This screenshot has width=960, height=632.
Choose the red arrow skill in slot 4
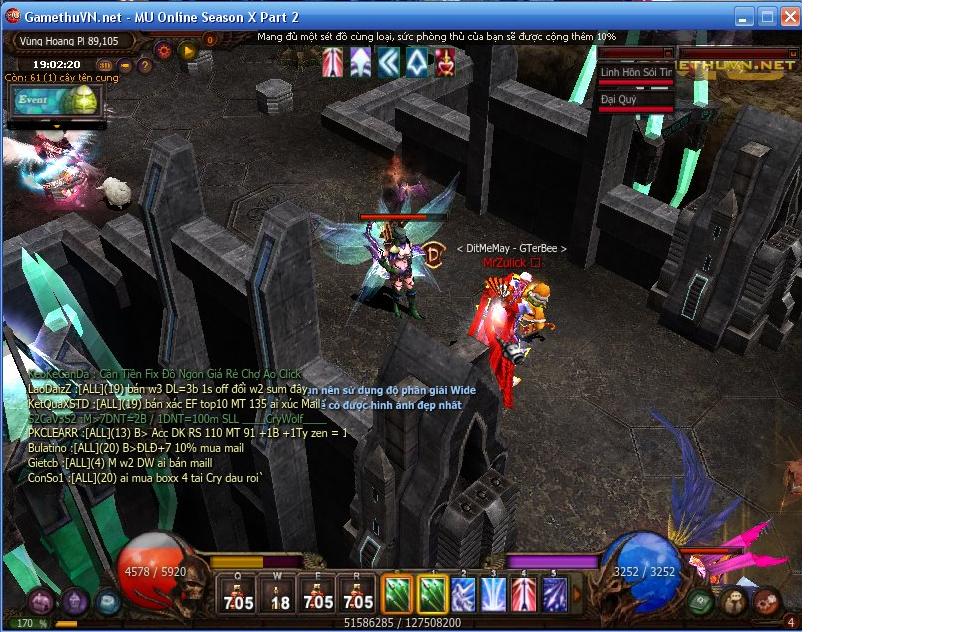(524, 595)
